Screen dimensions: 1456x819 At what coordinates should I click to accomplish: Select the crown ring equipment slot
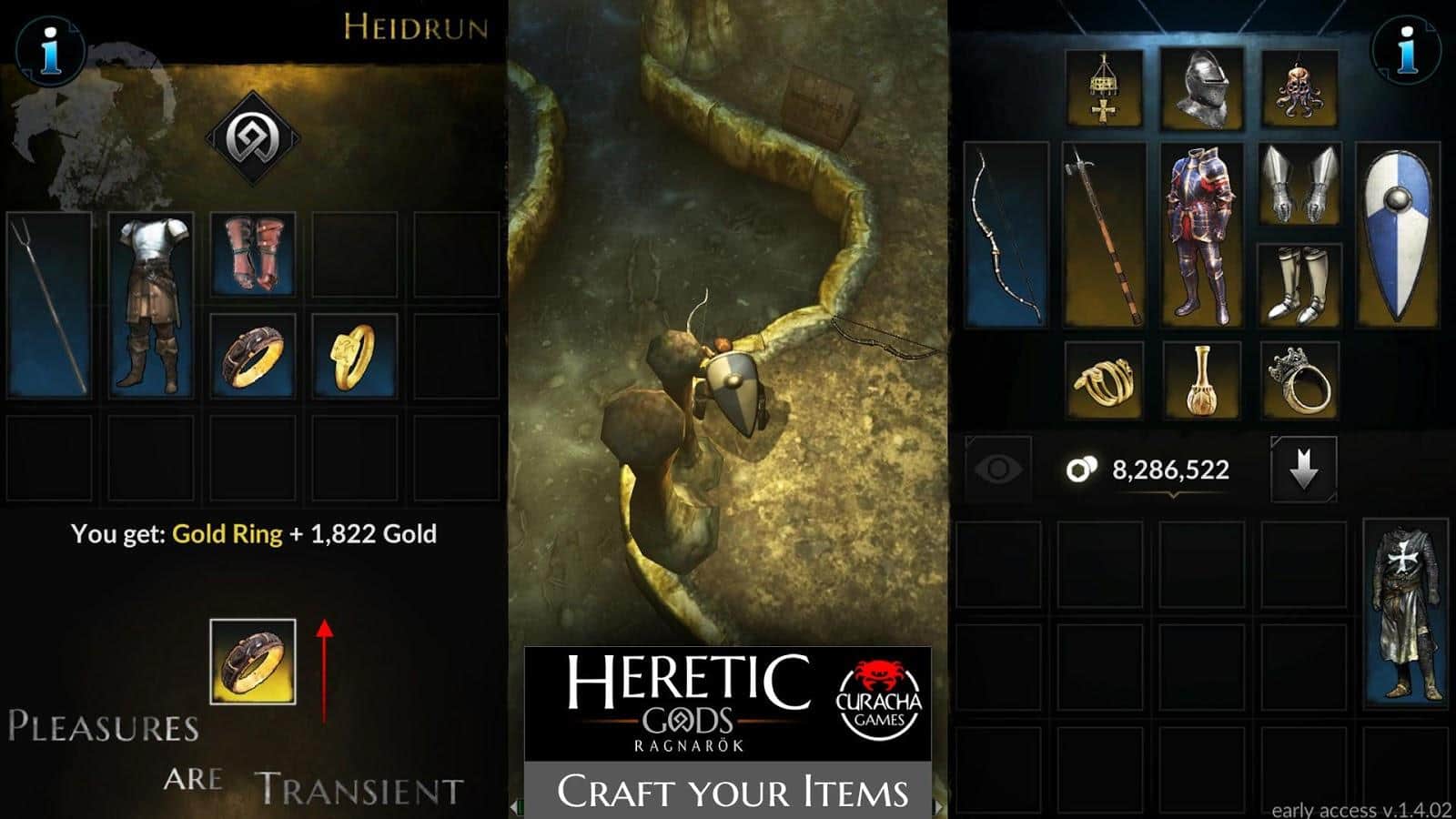pos(1299,380)
